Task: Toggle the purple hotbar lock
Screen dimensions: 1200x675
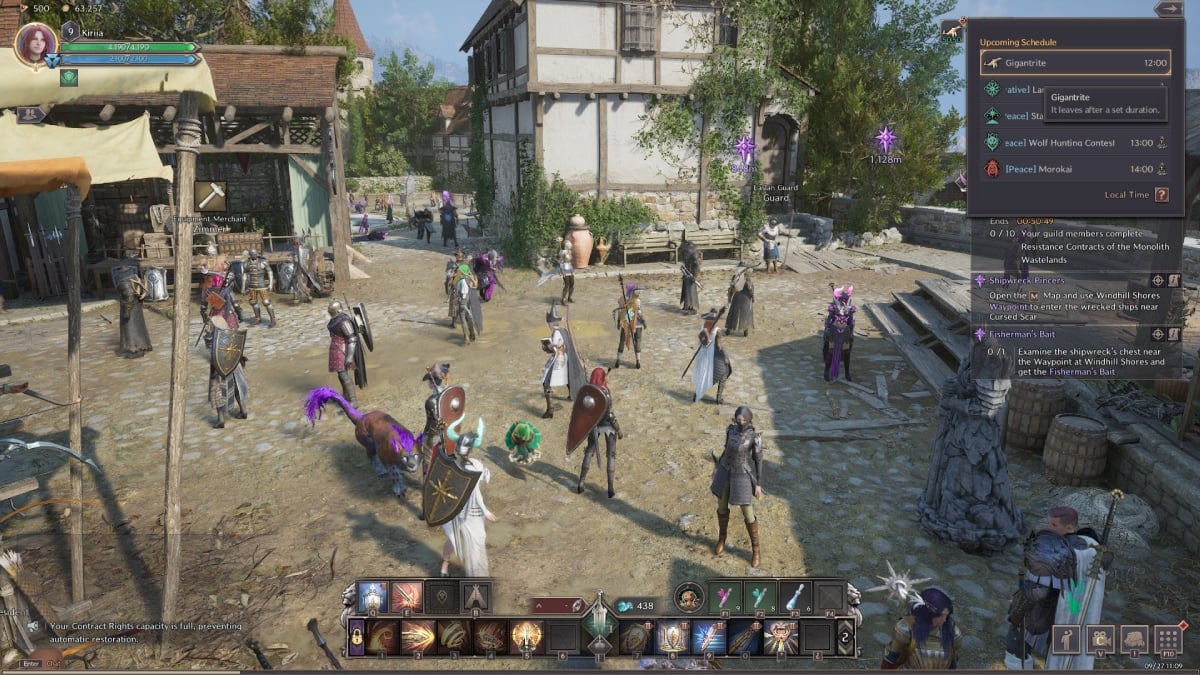Action: [x=356, y=636]
